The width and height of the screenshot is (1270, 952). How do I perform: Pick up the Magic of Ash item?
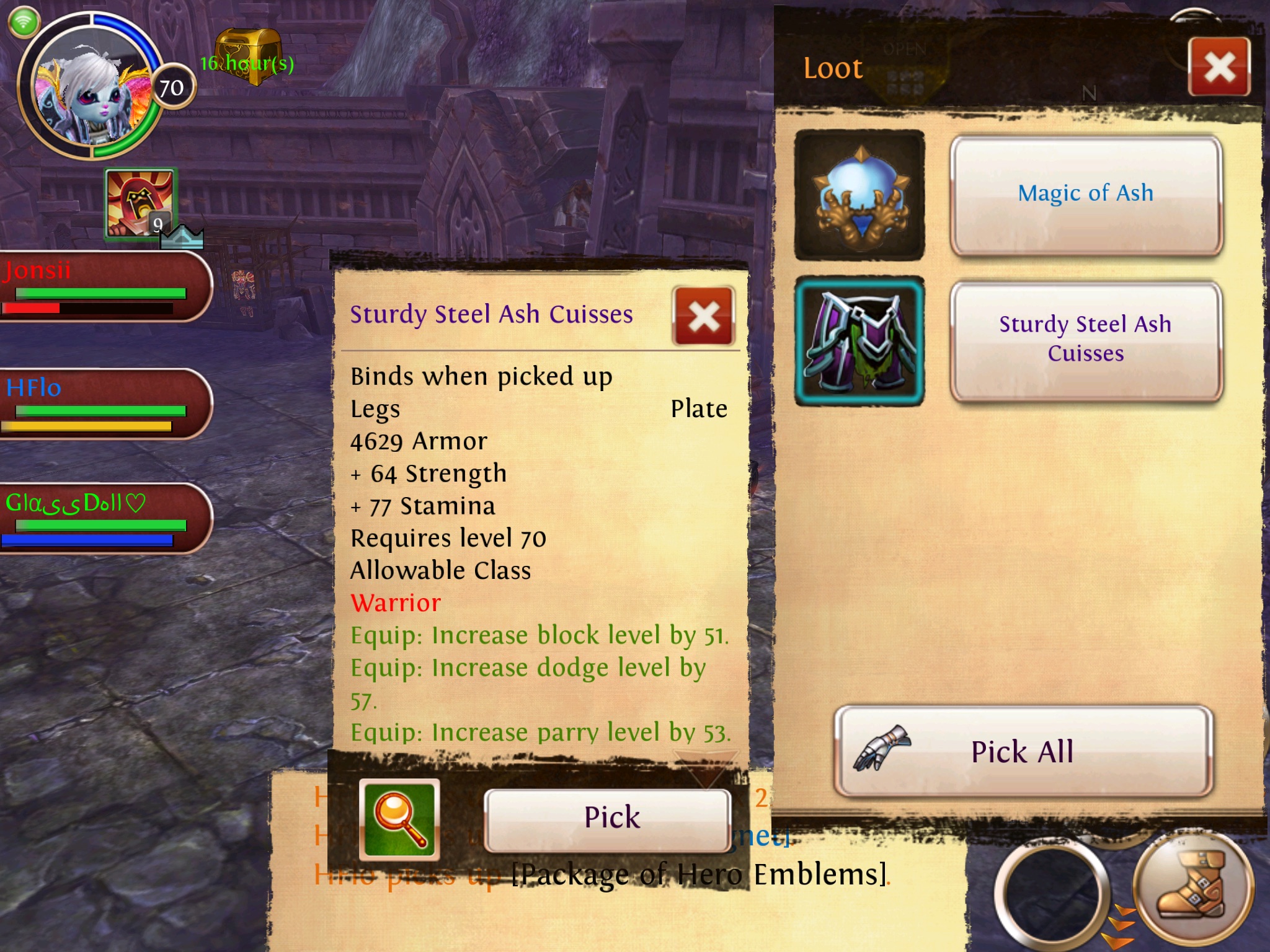point(1085,194)
